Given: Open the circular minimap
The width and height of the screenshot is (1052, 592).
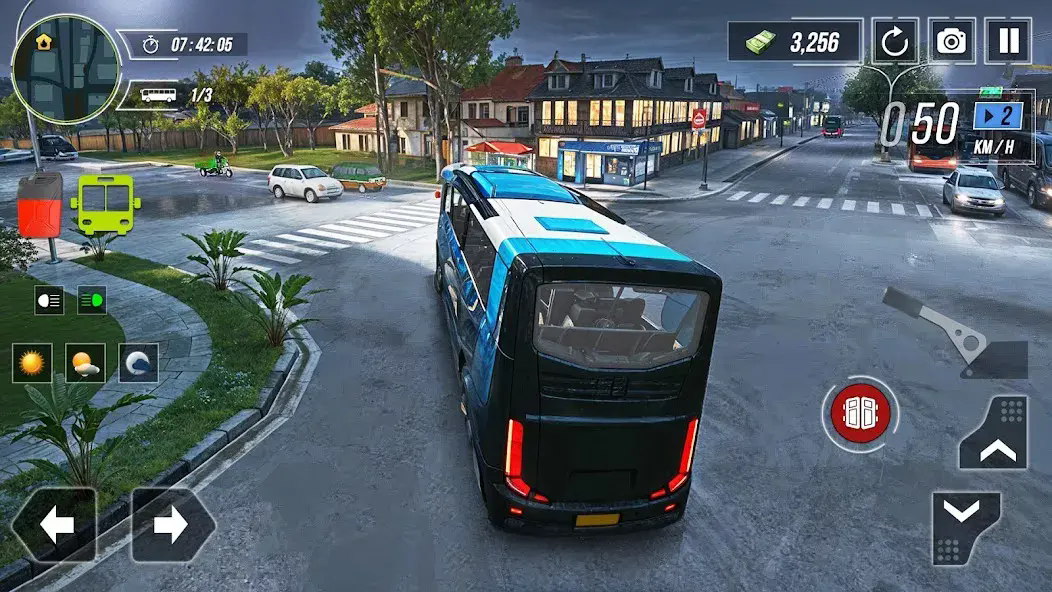Looking at the screenshot, I should 66,68.
